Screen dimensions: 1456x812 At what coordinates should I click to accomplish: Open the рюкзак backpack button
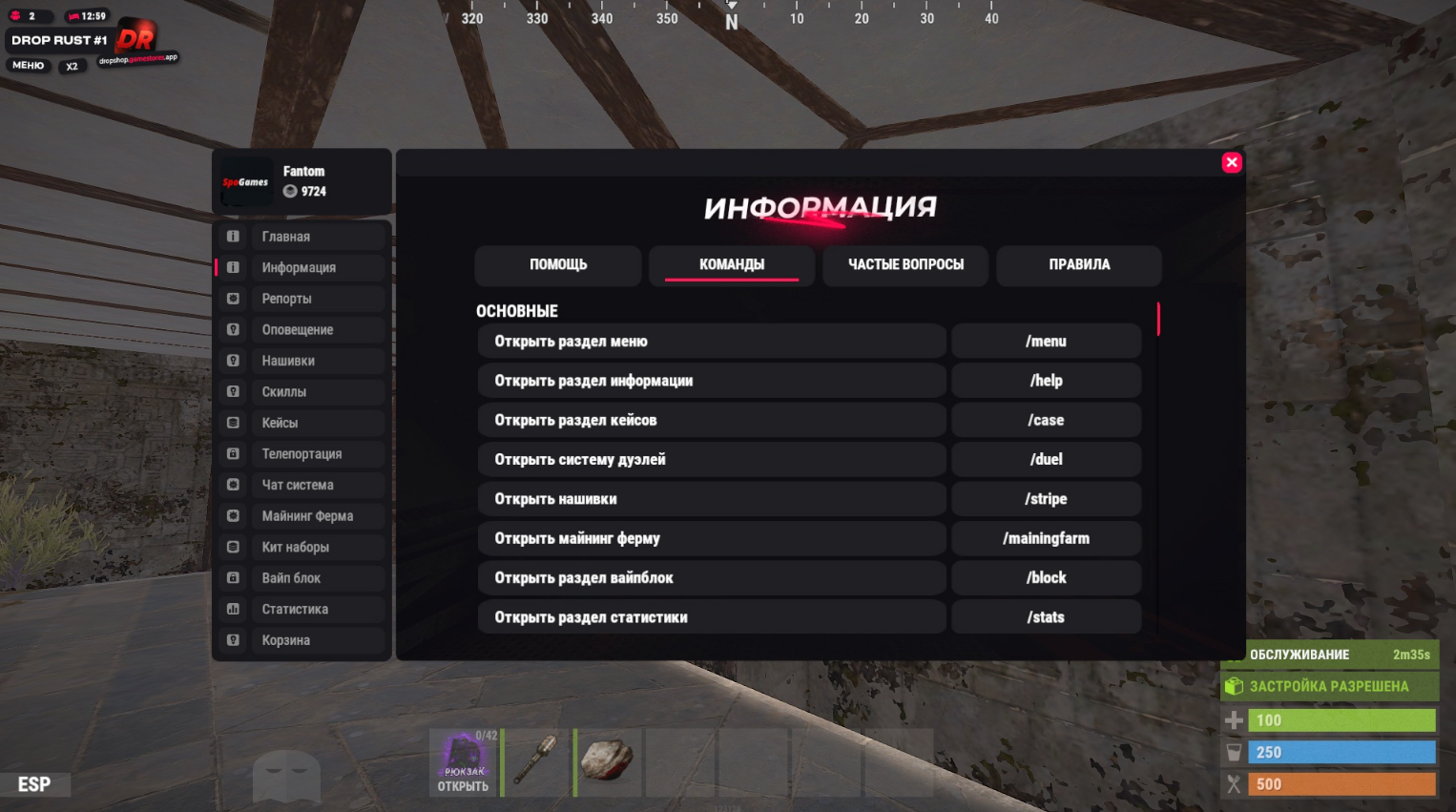(x=464, y=762)
